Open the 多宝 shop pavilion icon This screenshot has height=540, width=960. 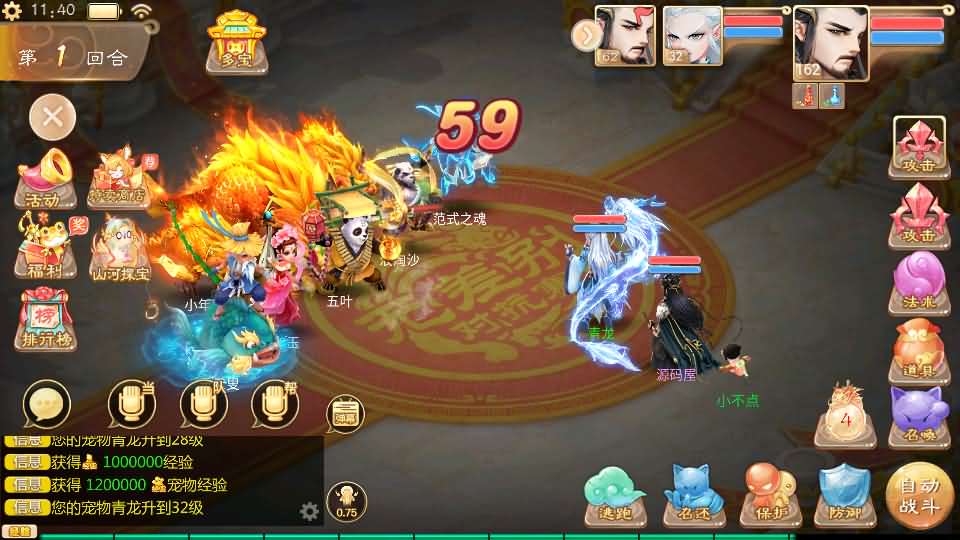tap(236, 42)
